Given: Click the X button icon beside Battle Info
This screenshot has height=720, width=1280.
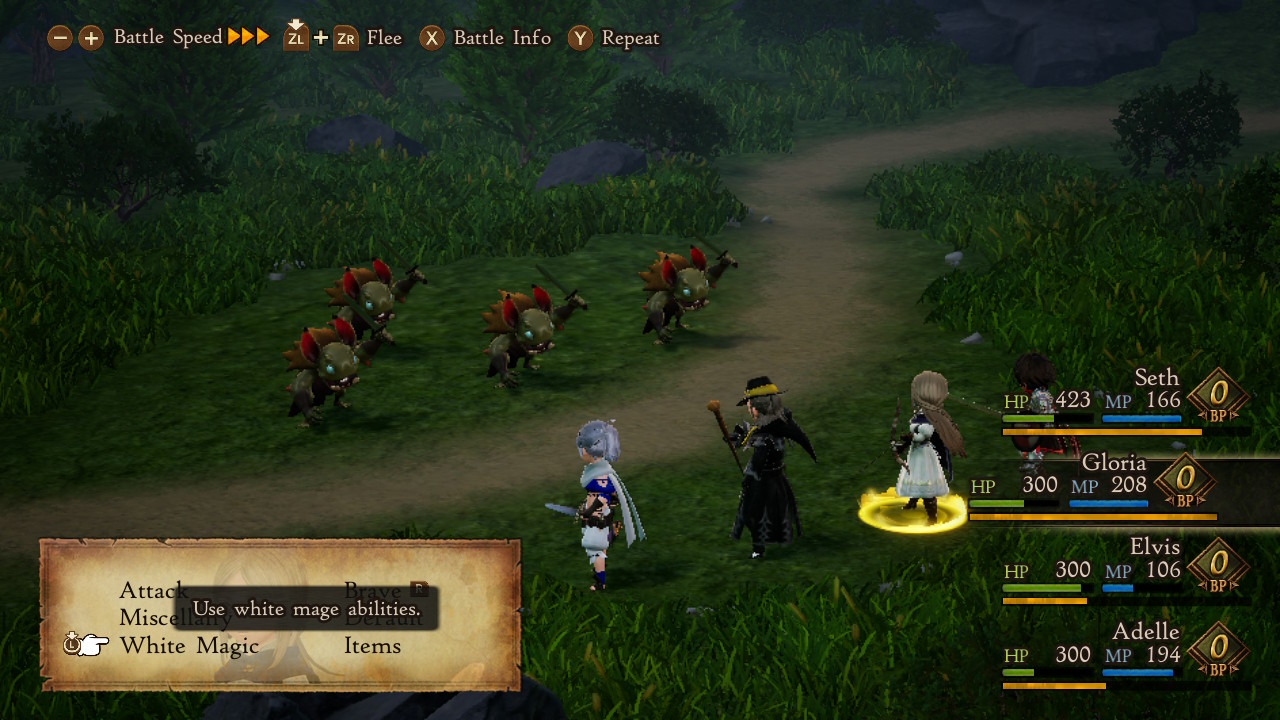Looking at the screenshot, I should pyautogui.click(x=430, y=37).
